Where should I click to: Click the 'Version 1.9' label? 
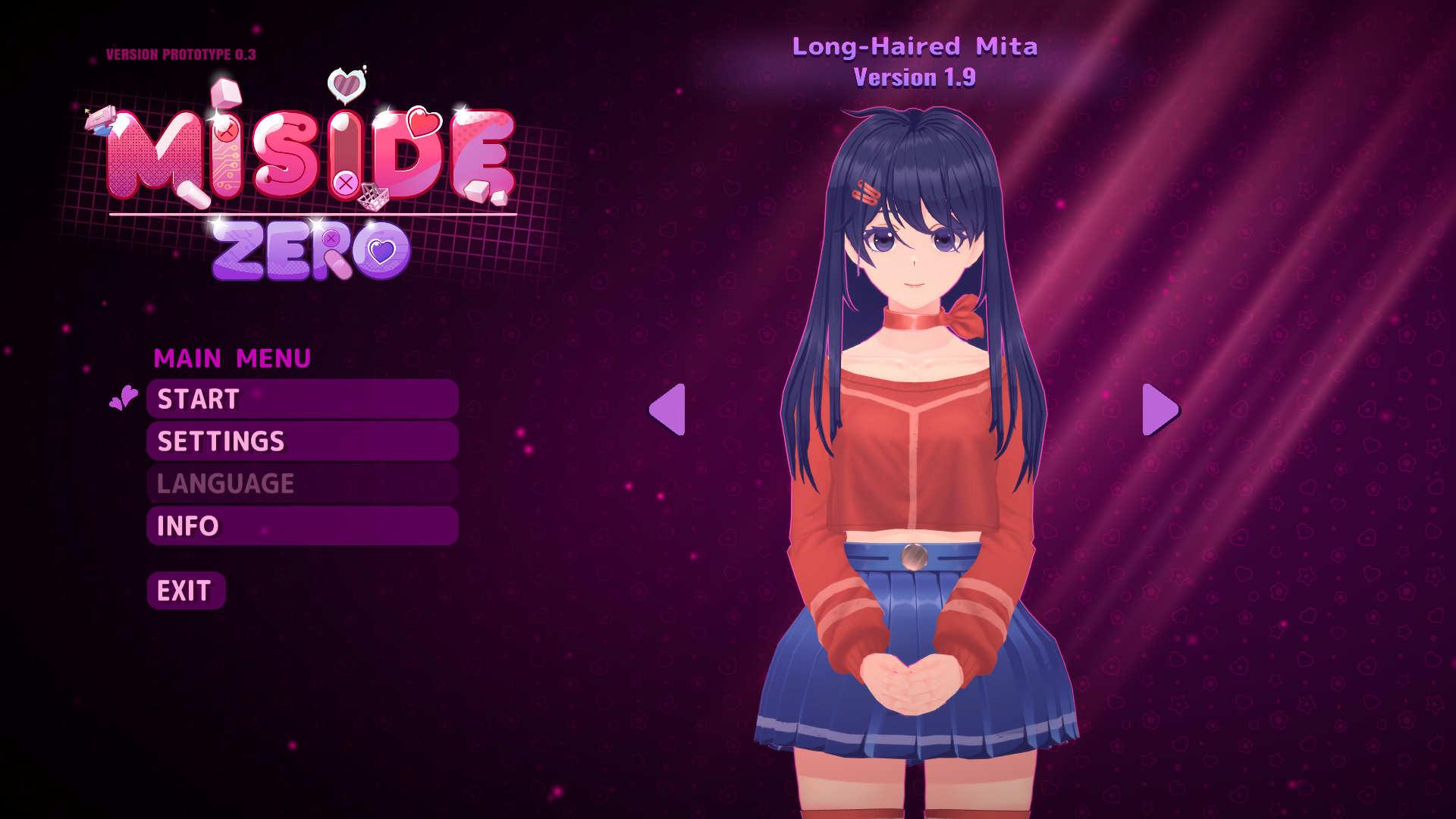913,77
